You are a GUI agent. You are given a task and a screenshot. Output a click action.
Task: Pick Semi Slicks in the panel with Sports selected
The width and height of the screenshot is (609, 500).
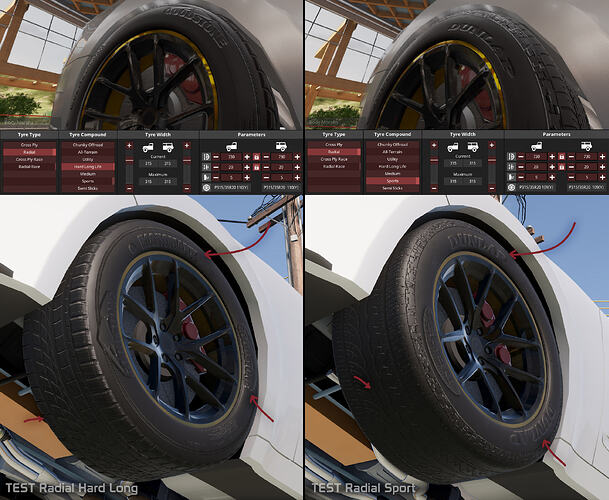pyautogui.click(x=391, y=188)
